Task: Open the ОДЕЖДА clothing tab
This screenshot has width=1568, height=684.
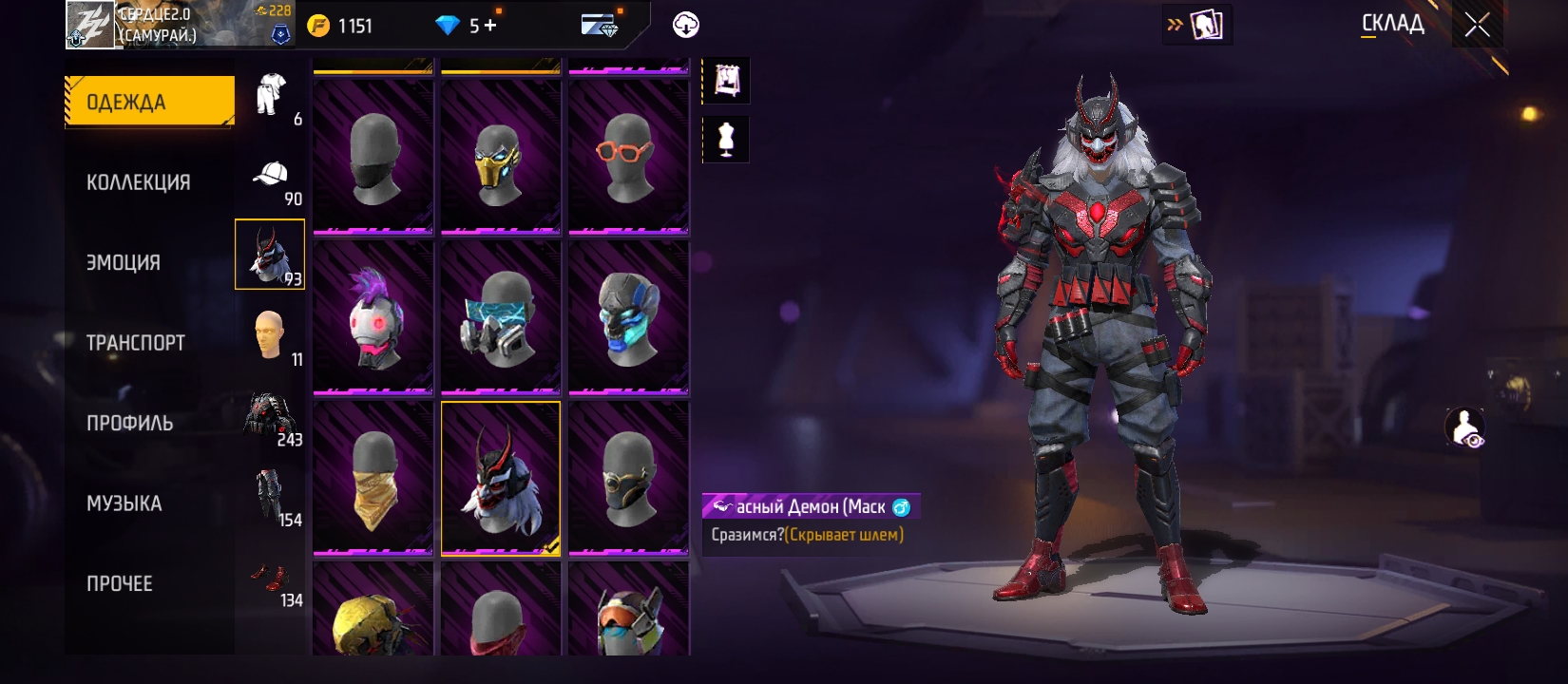Action: (149, 102)
